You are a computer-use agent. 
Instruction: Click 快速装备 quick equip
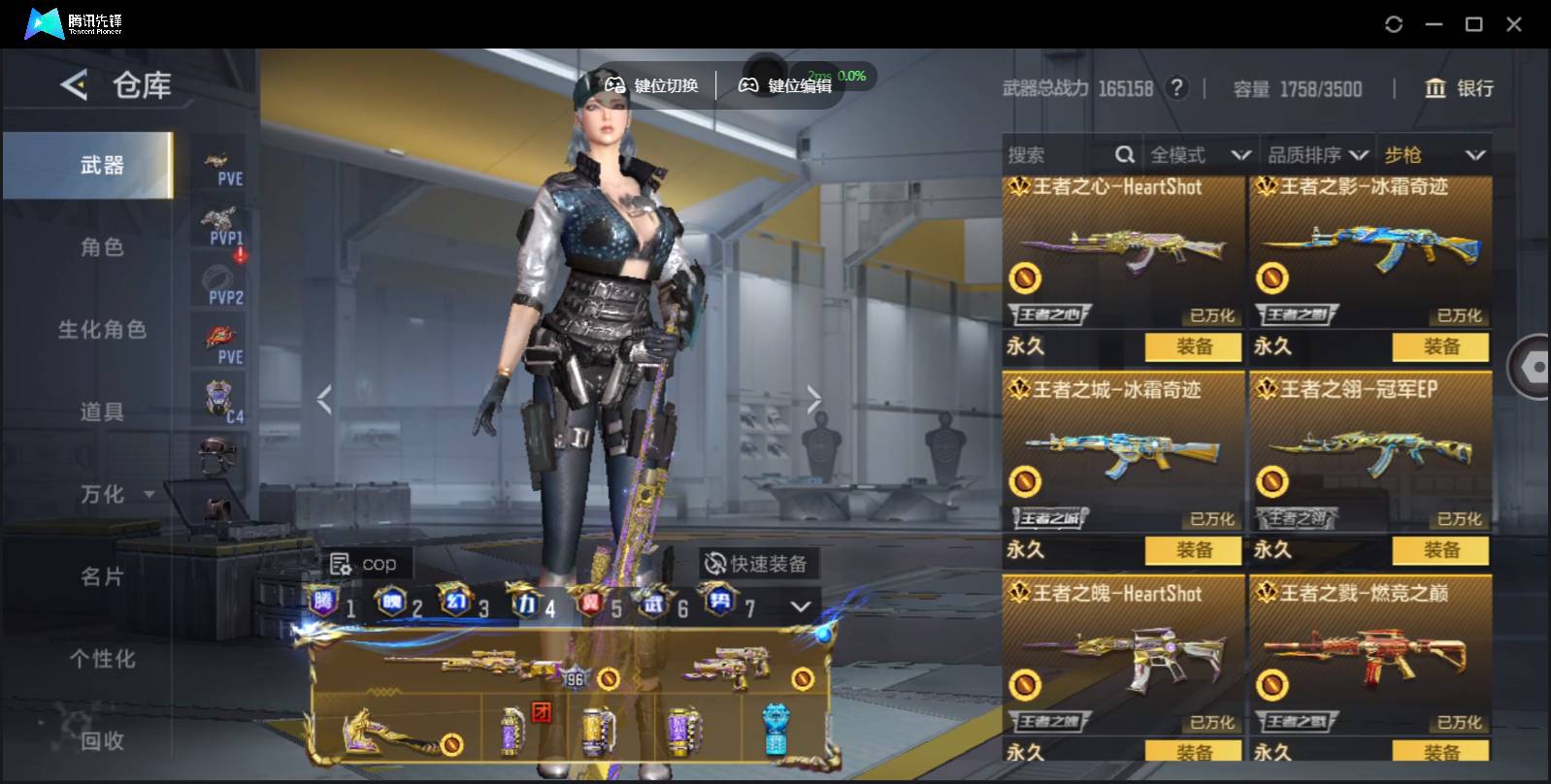[756, 564]
